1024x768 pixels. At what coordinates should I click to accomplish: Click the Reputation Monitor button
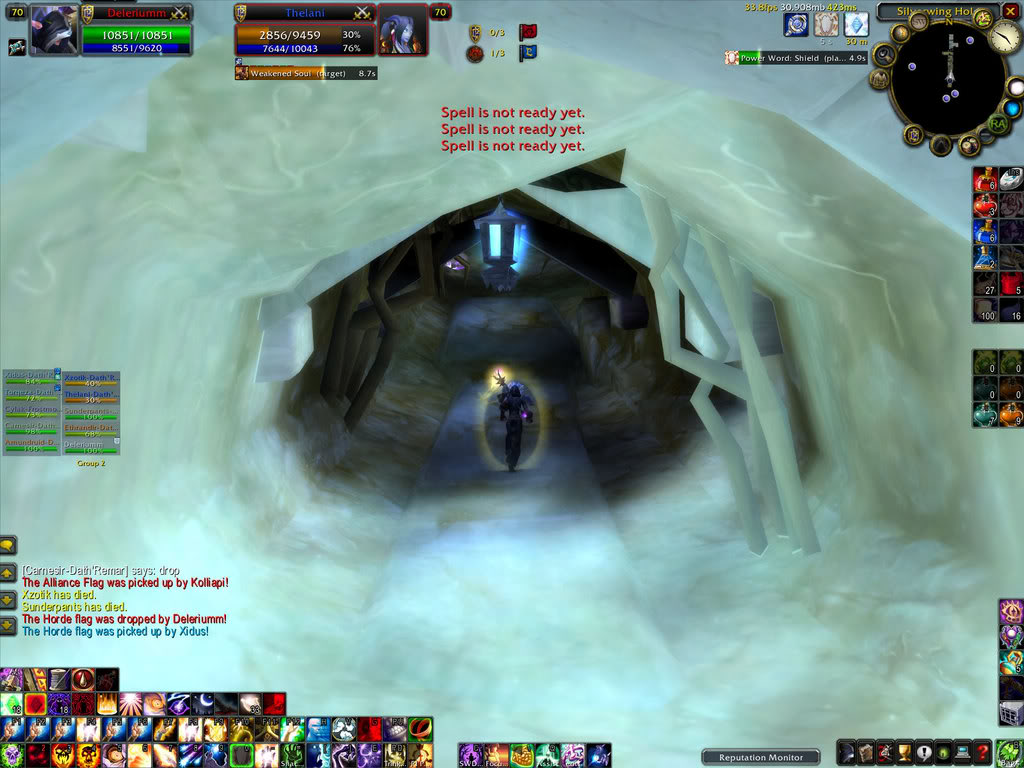[x=761, y=757]
